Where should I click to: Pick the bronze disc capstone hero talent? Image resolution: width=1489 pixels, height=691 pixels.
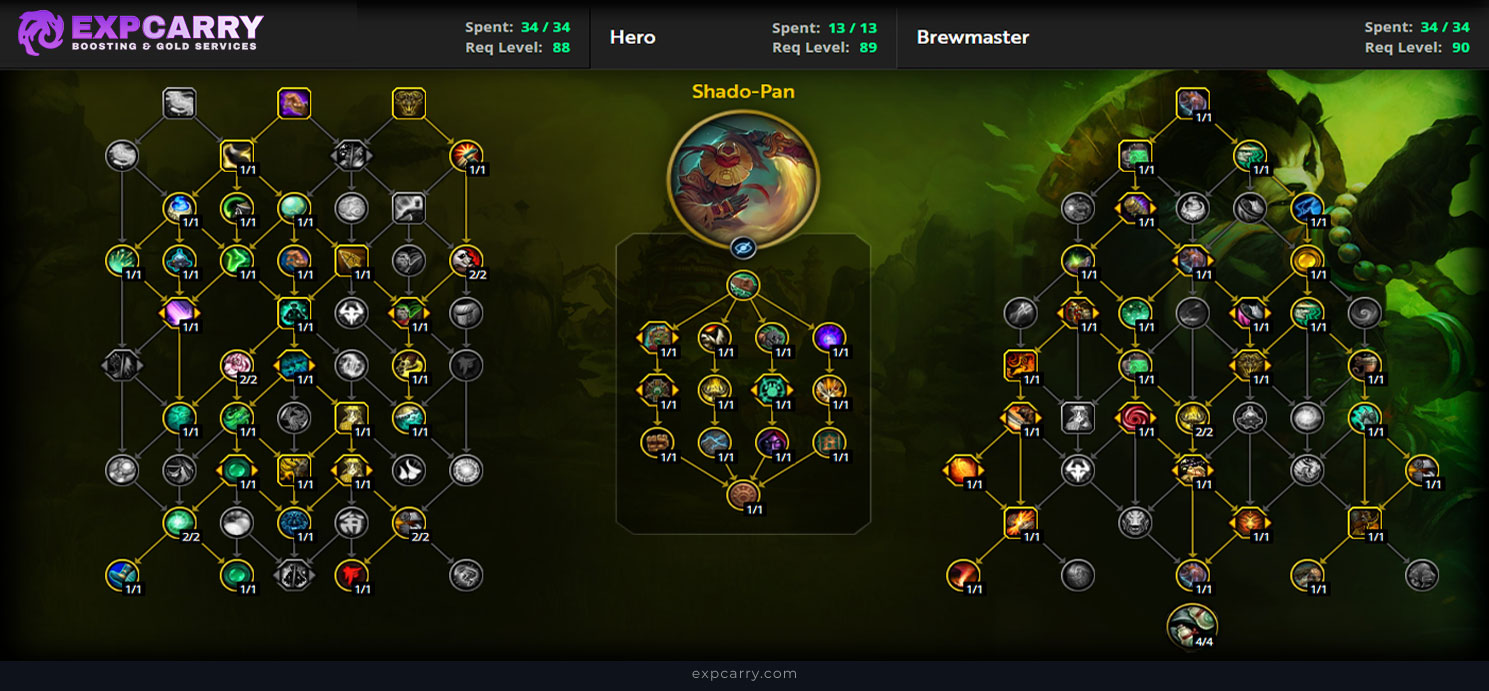743,495
